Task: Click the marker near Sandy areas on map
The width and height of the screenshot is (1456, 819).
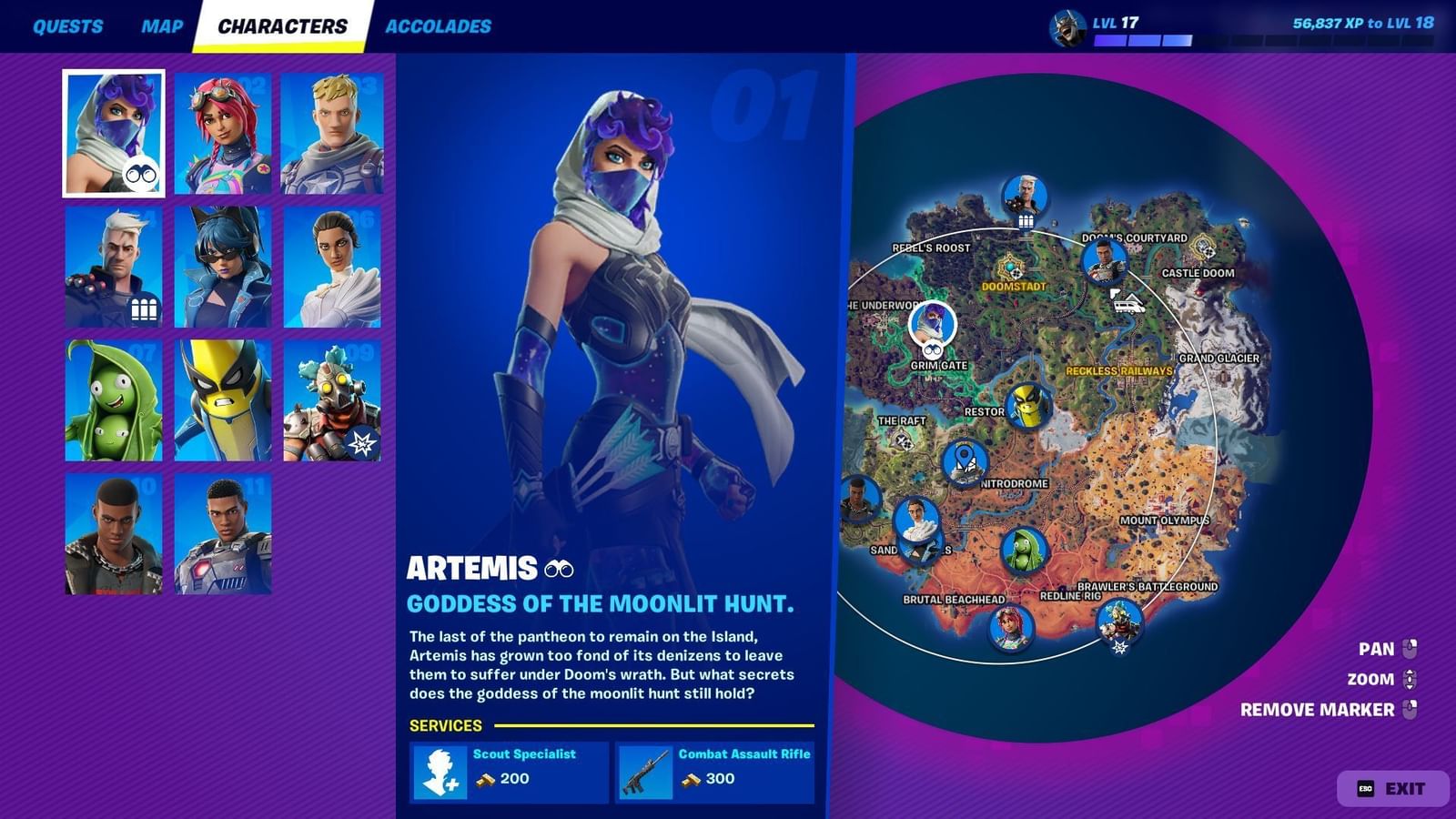Action: [918, 526]
